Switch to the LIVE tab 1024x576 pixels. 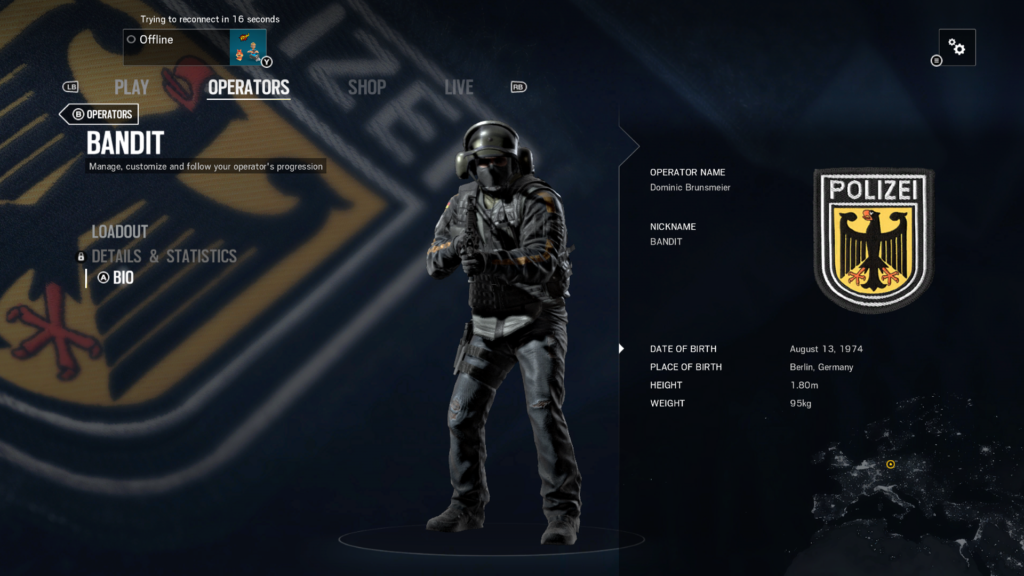(459, 88)
